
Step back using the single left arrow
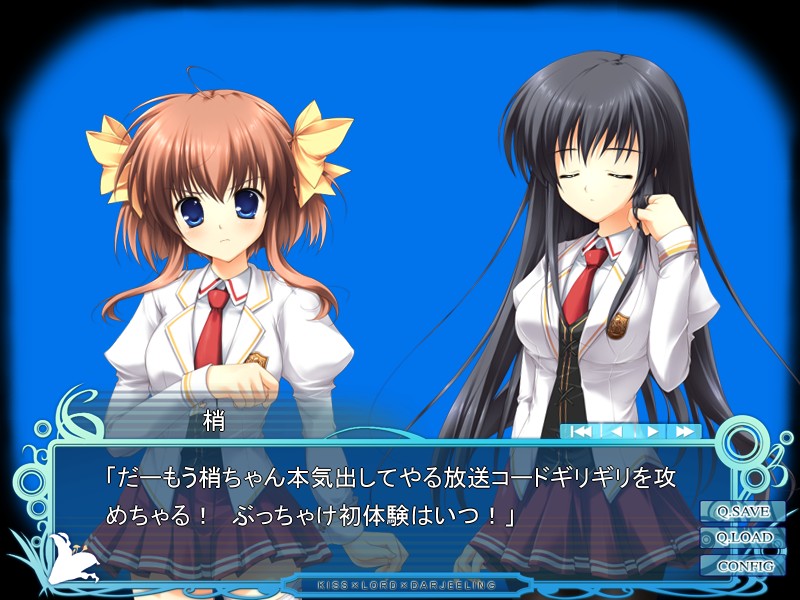pyautogui.click(x=616, y=432)
